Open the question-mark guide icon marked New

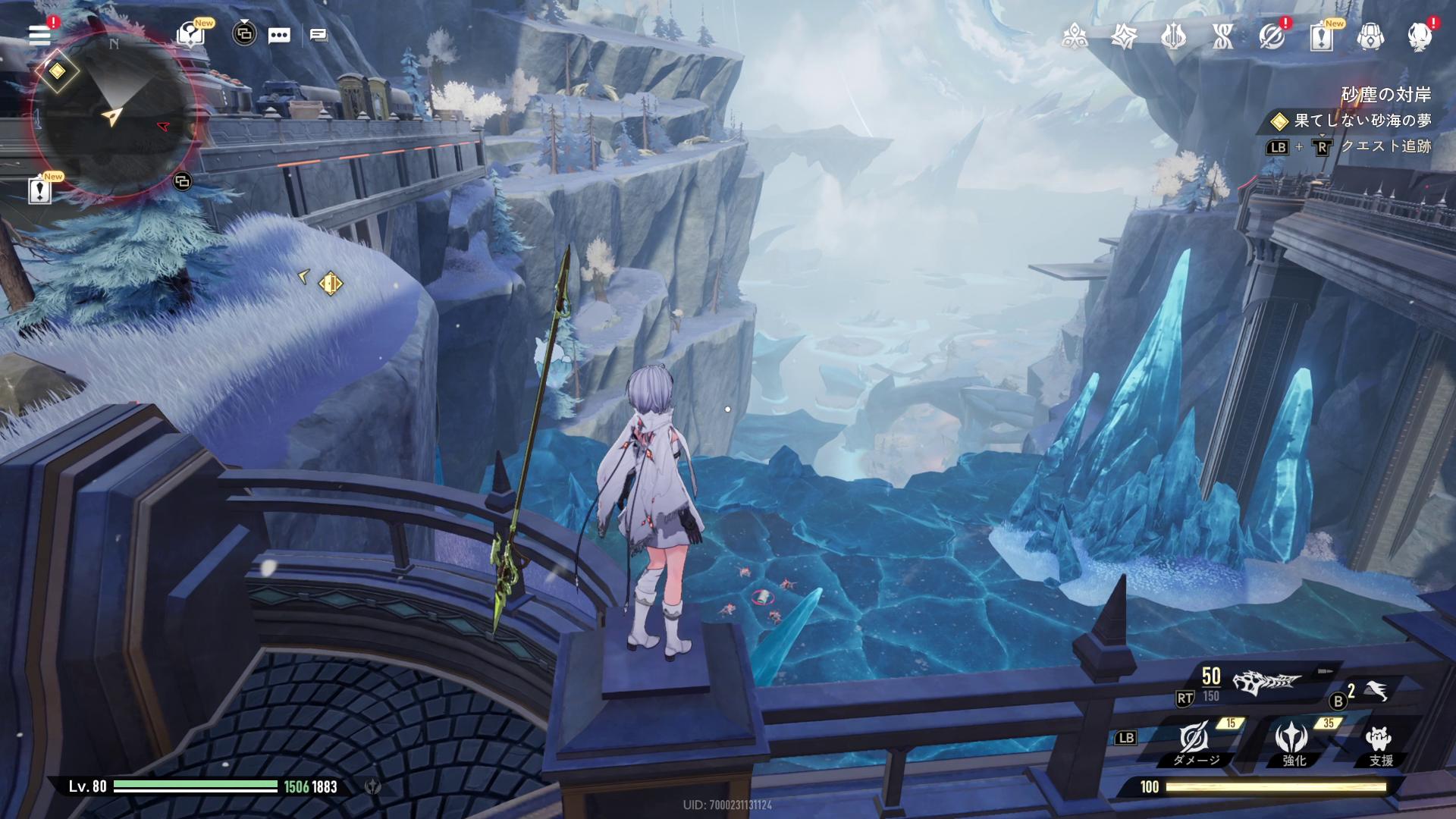pos(190,35)
